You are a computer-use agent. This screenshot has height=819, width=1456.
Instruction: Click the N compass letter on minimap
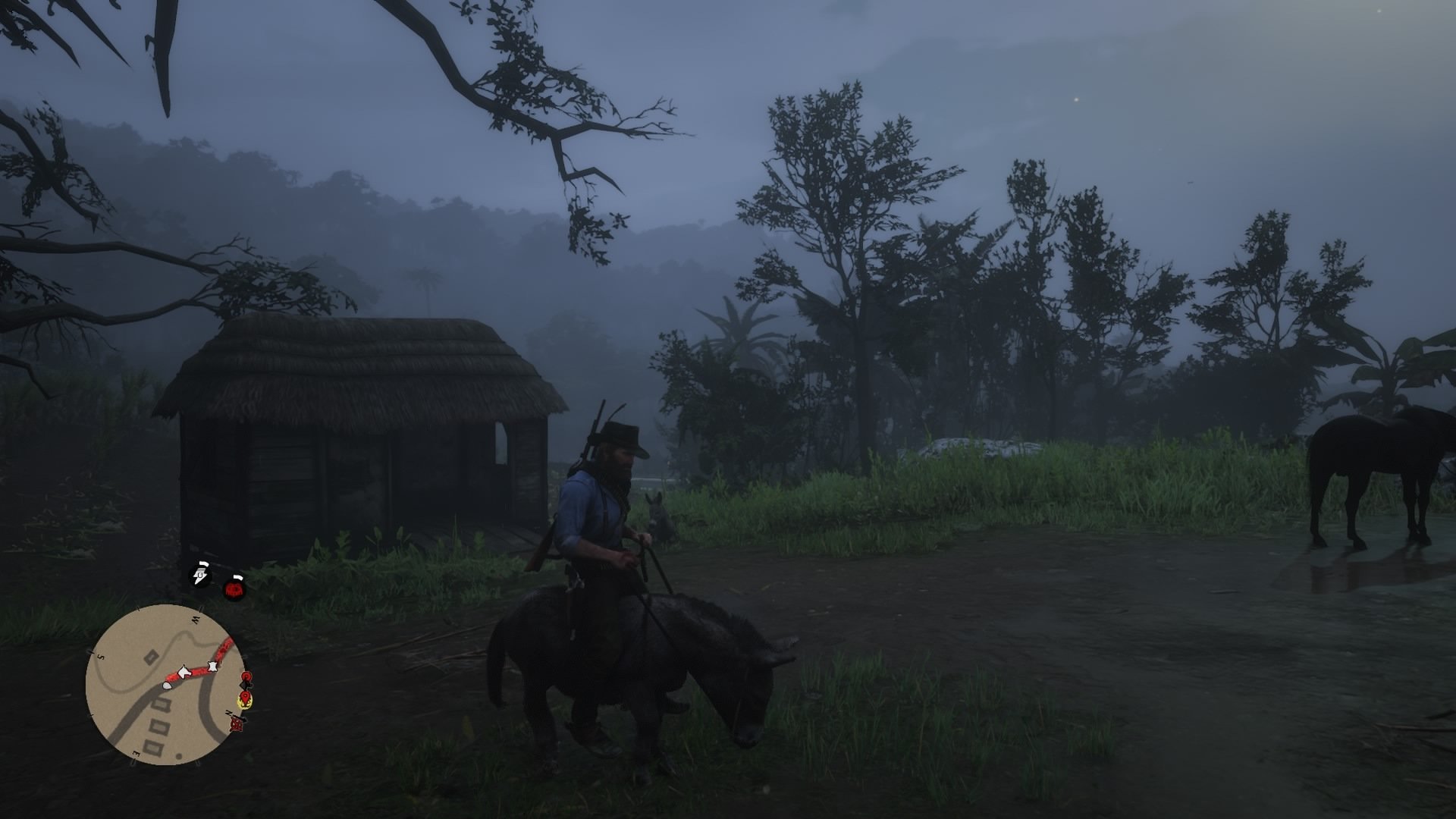[x=227, y=713]
